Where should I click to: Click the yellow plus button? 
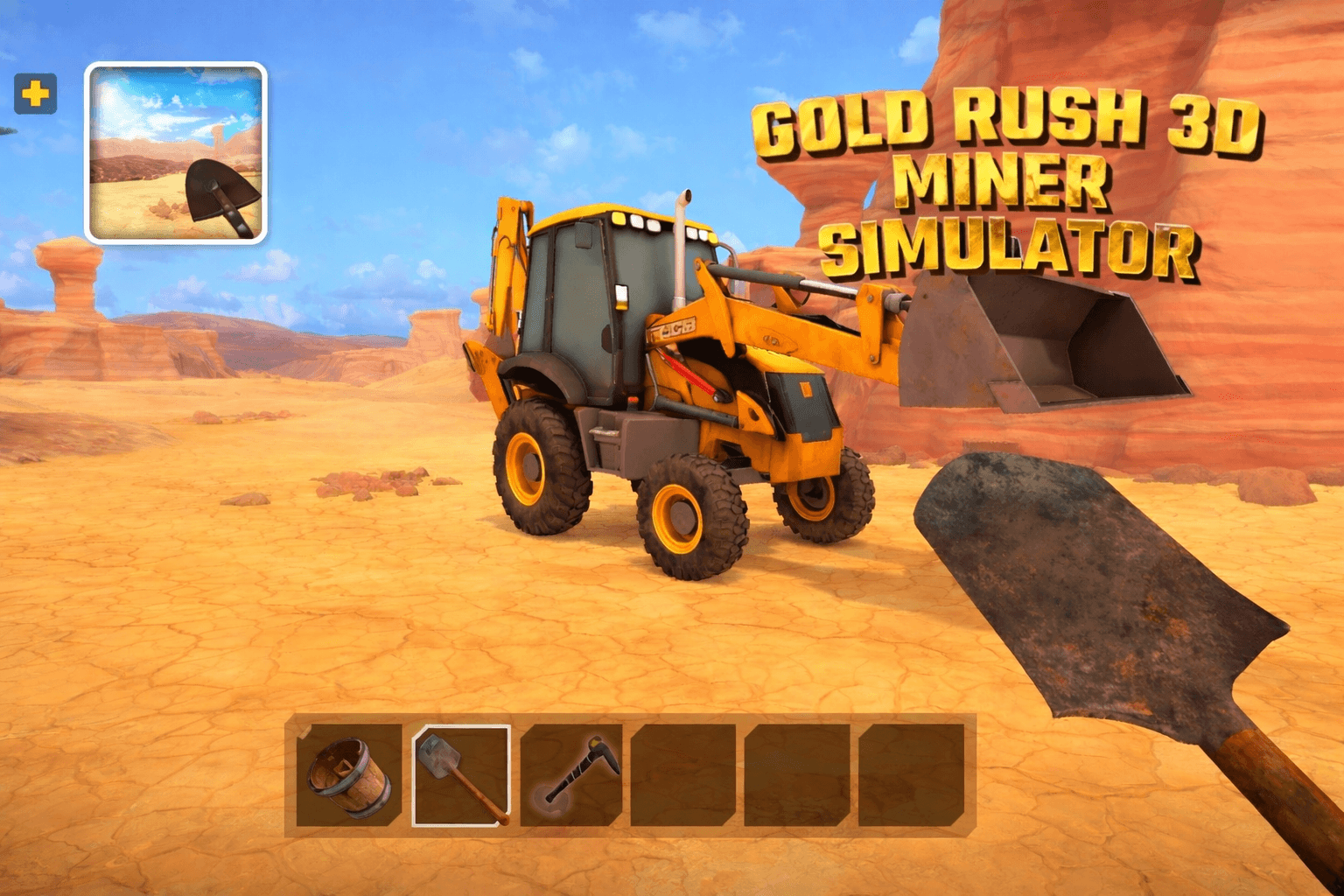(35, 94)
